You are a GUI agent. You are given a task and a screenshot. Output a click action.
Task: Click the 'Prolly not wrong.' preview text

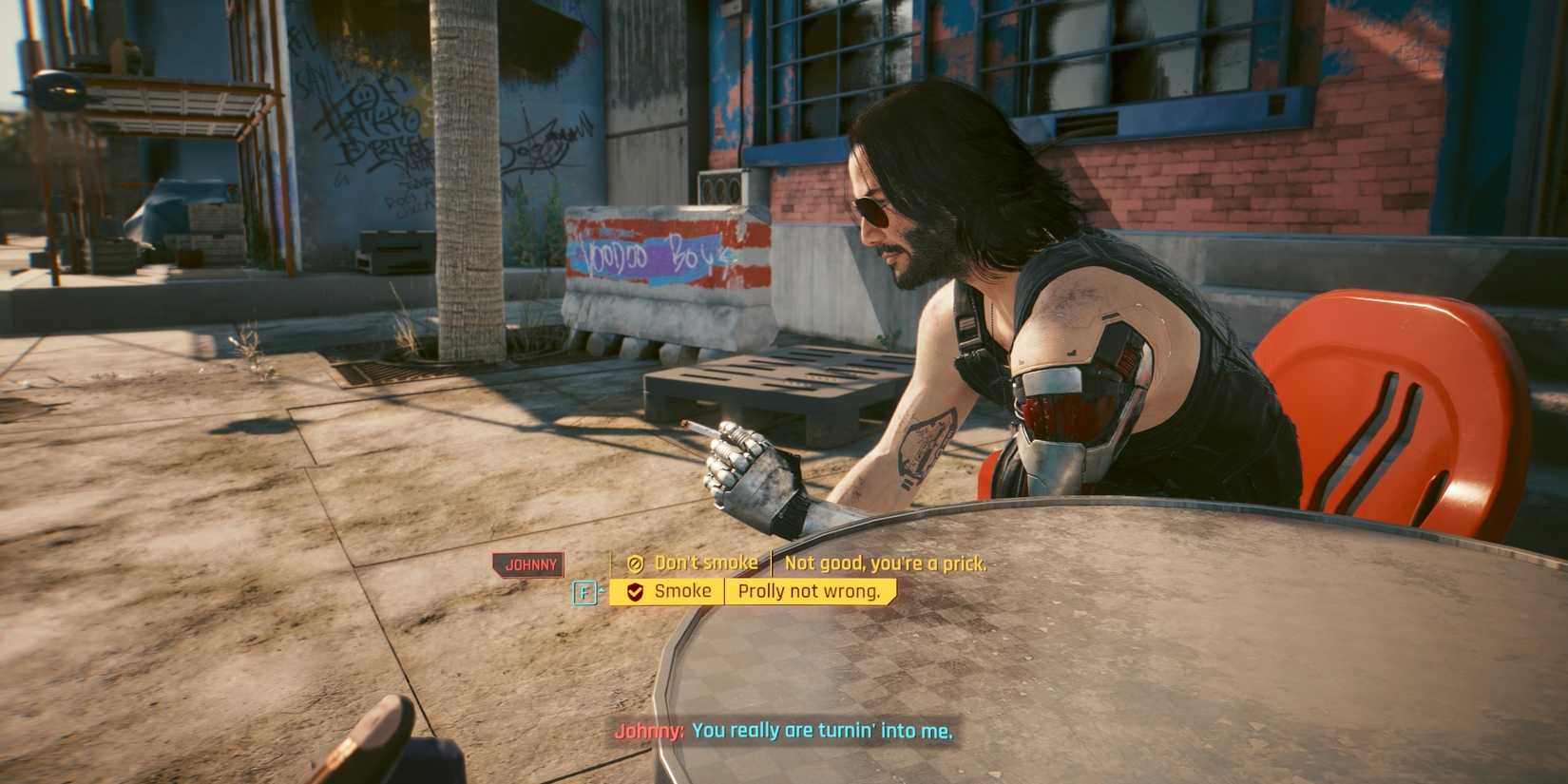point(810,591)
